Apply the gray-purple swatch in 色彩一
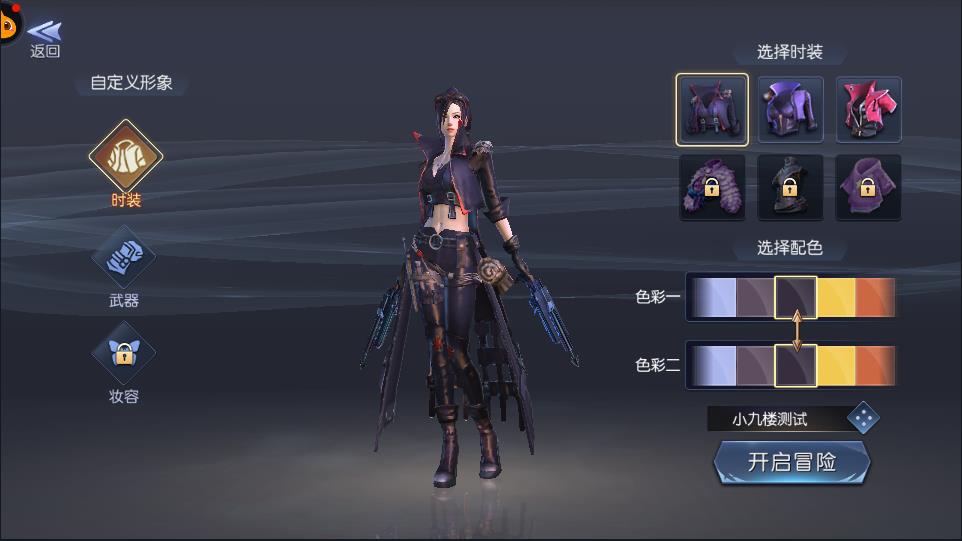This screenshot has width=962, height=541. click(755, 297)
